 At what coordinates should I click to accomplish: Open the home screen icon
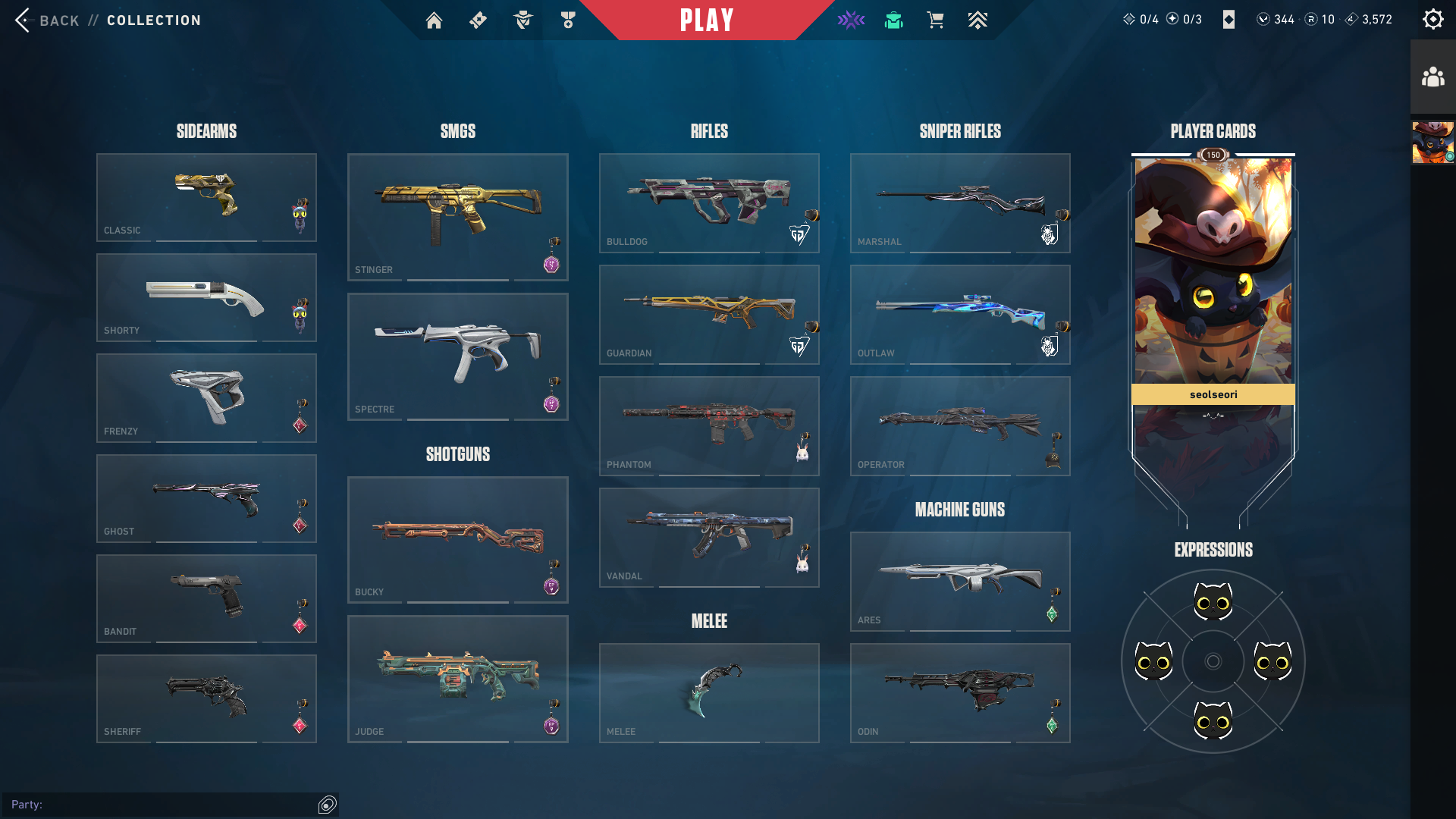click(434, 20)
